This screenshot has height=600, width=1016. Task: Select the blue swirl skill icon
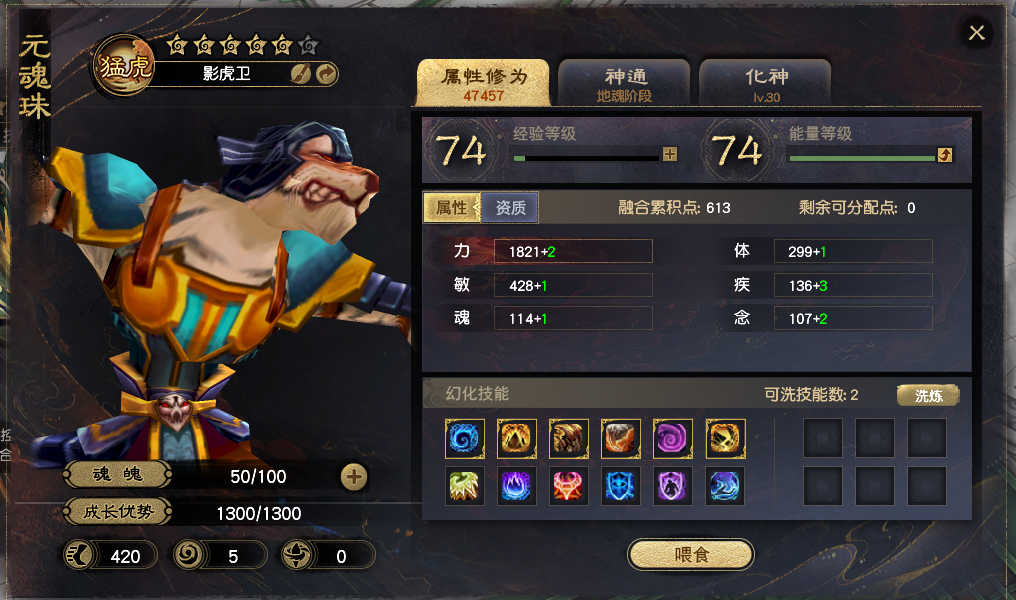pyautogui.click(x=465, y=438)
